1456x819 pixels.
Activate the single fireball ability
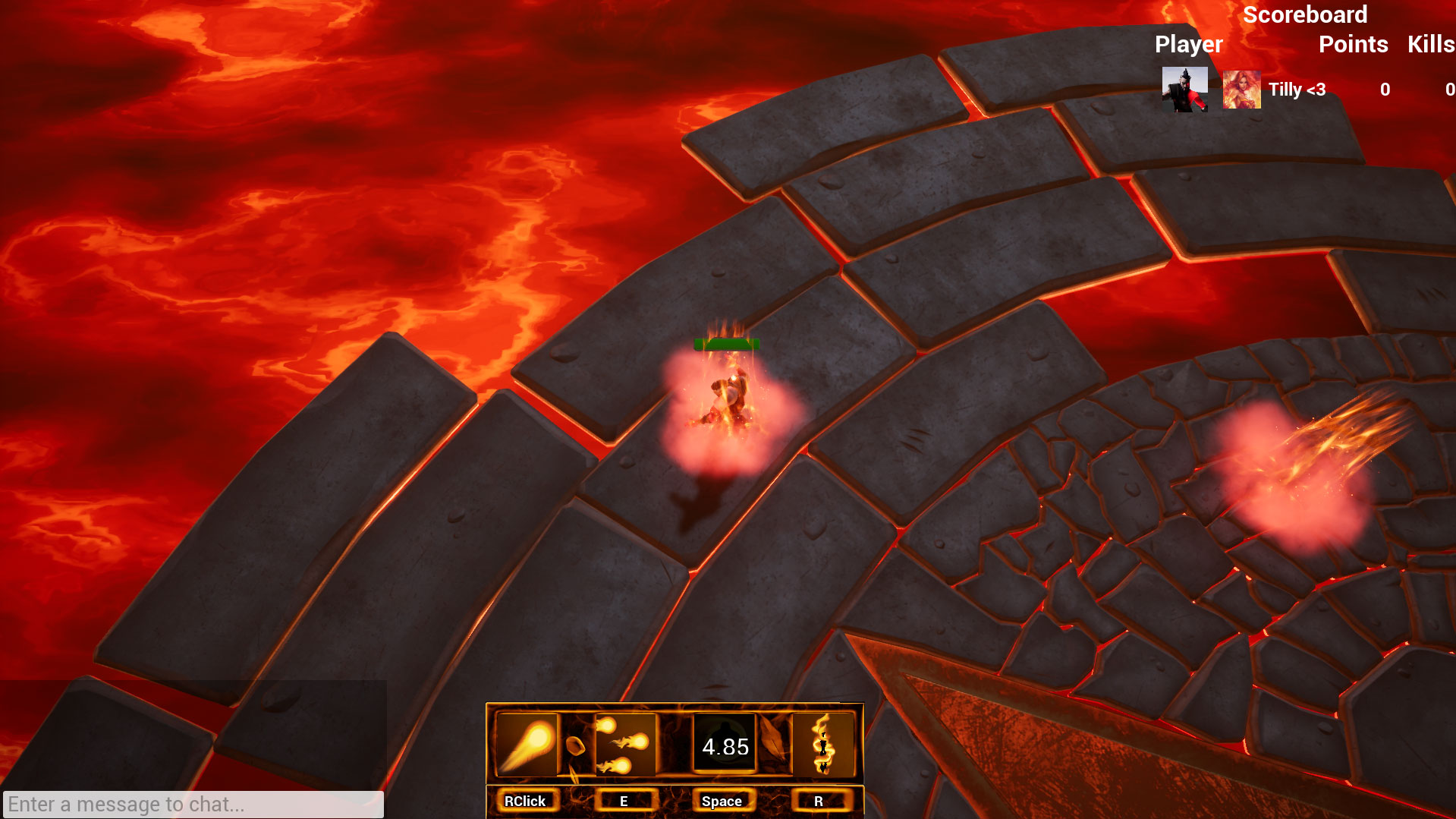point(526,745)
